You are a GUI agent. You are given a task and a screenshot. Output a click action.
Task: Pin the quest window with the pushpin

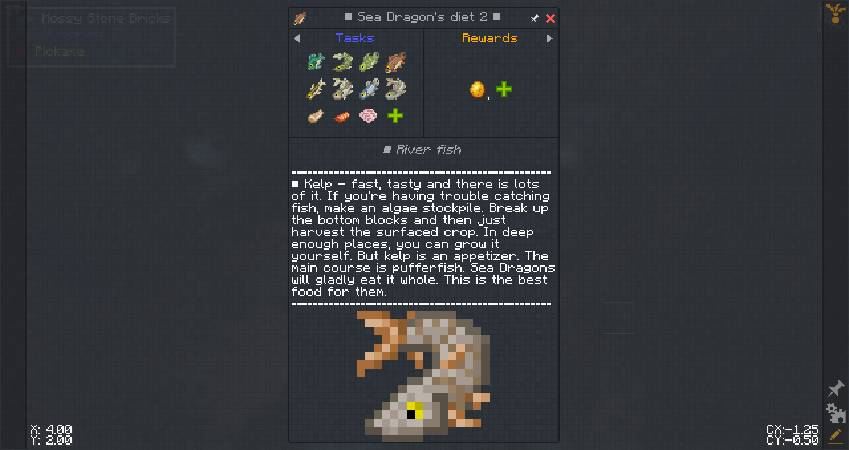click(x=535, y=18)
